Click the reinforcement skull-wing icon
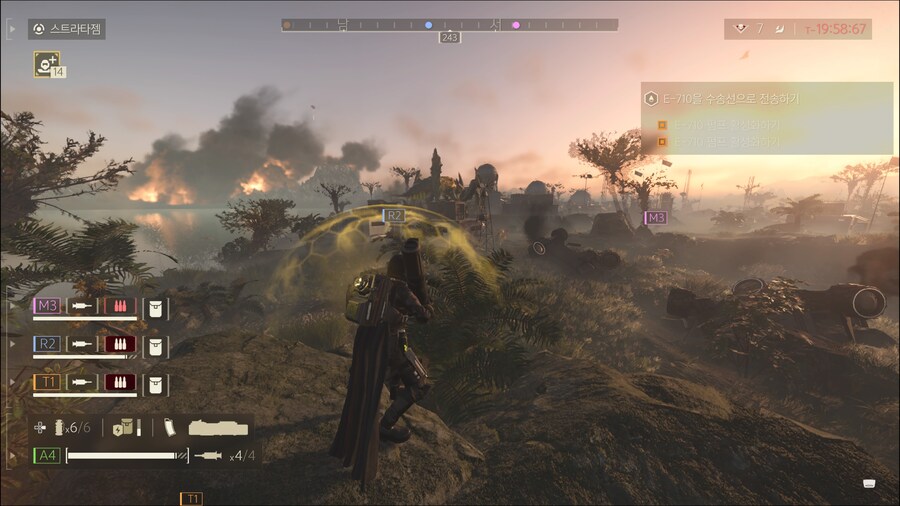900x506 pixels. (x=741, y=28)
